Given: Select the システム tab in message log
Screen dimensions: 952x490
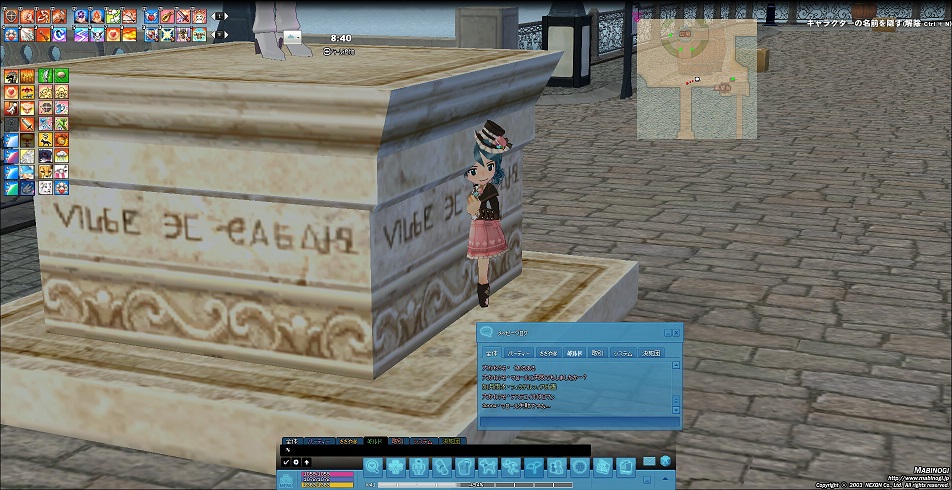Looking at the screenshot, I should [623, 353].
